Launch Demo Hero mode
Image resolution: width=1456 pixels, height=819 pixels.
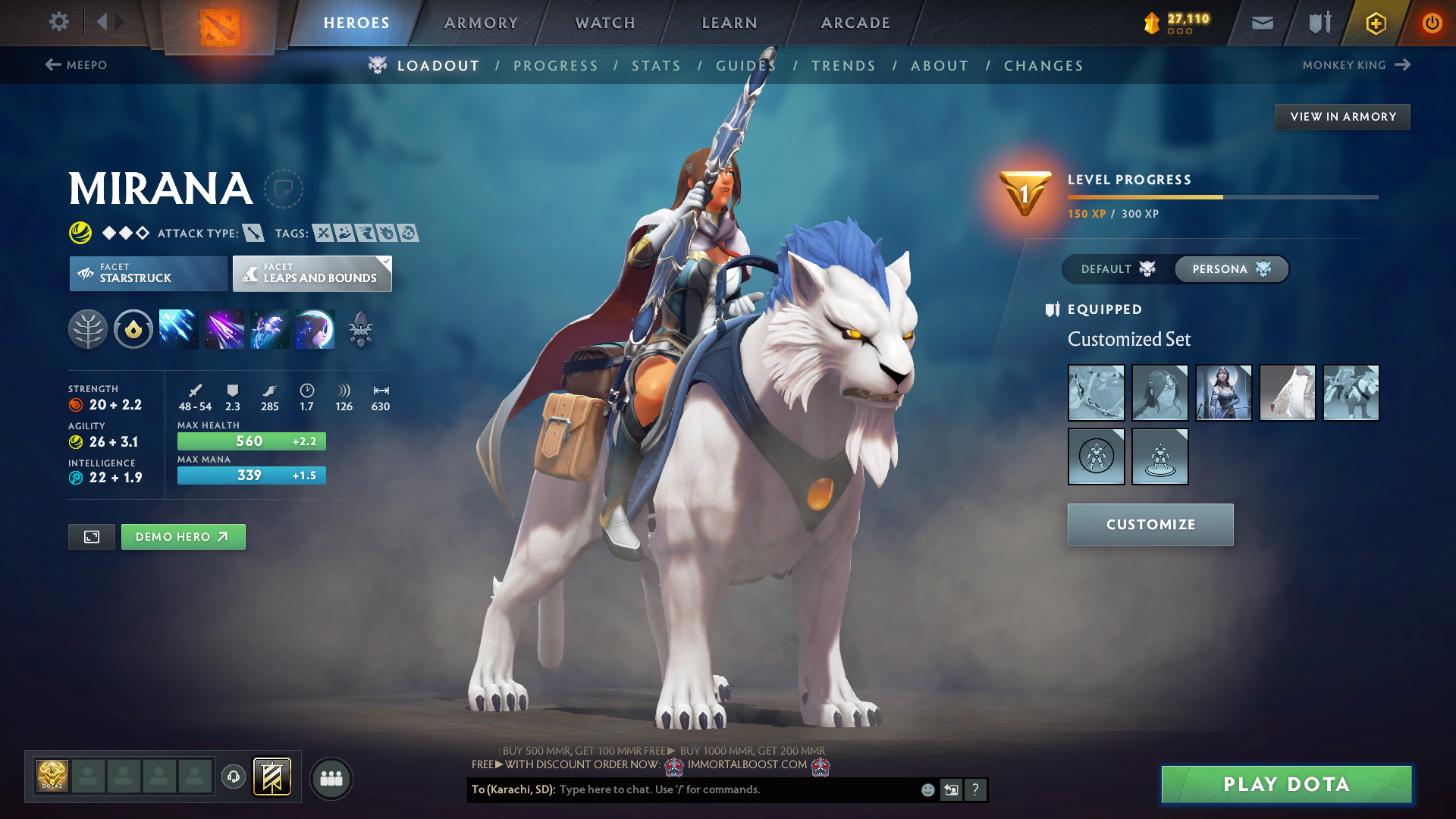click(x=183, y=537)
